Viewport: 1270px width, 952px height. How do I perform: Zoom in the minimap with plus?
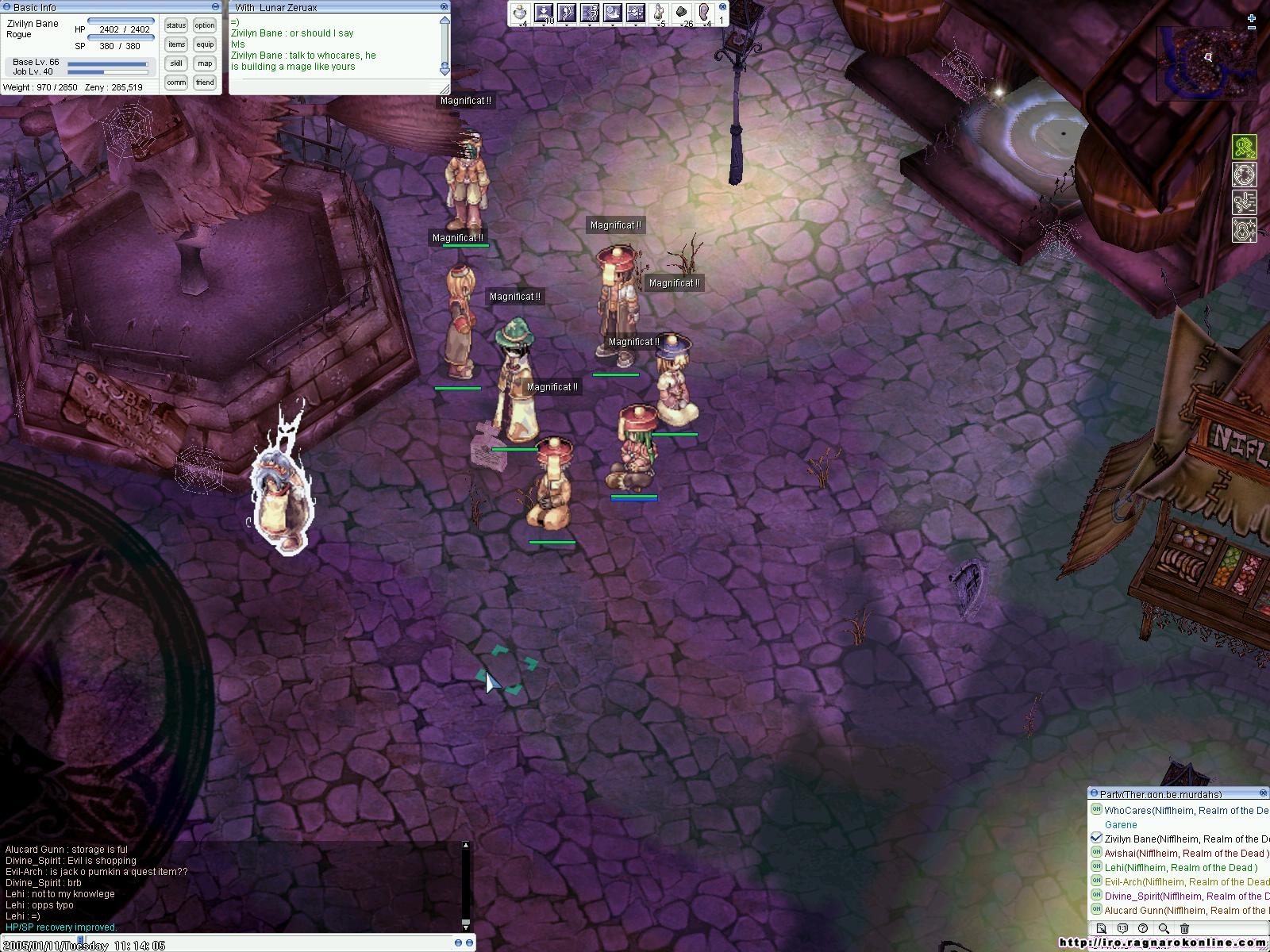tap(1252, 18)
